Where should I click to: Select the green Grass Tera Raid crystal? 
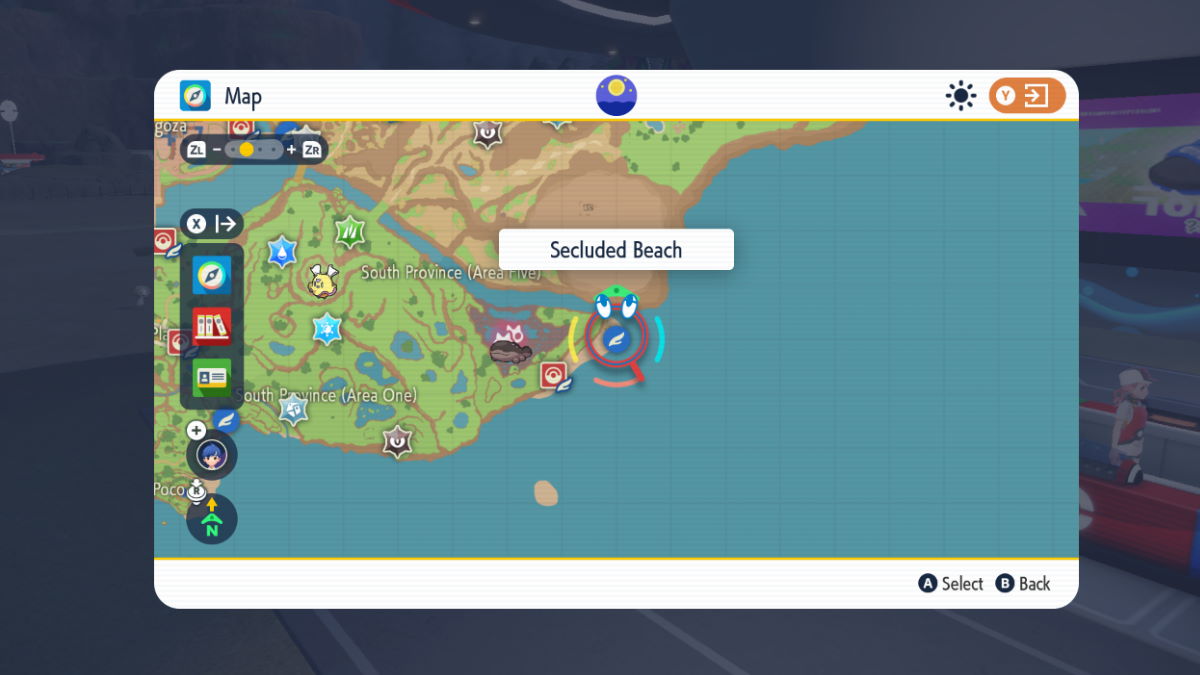point(350,232)
